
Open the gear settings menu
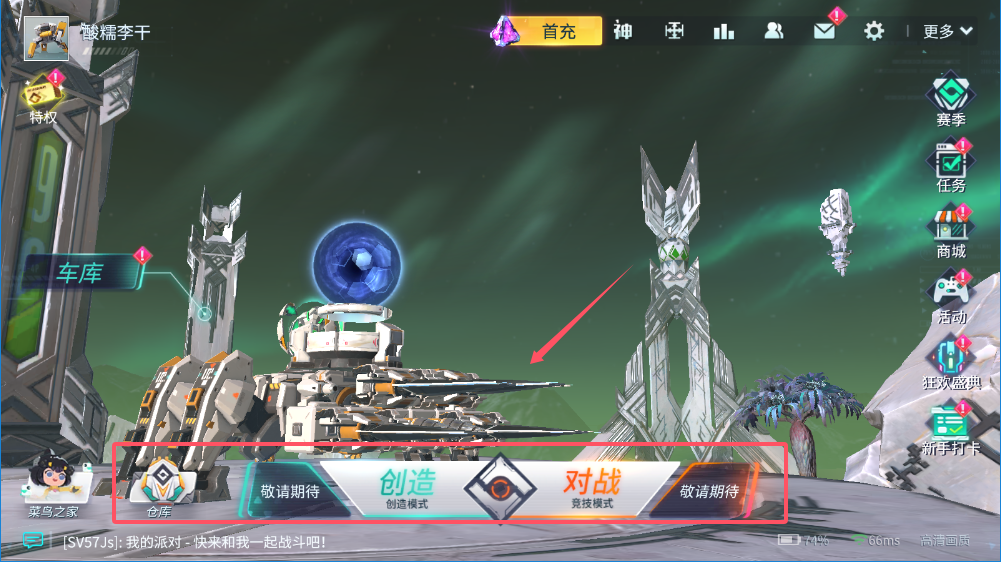(x=874, y=31)
